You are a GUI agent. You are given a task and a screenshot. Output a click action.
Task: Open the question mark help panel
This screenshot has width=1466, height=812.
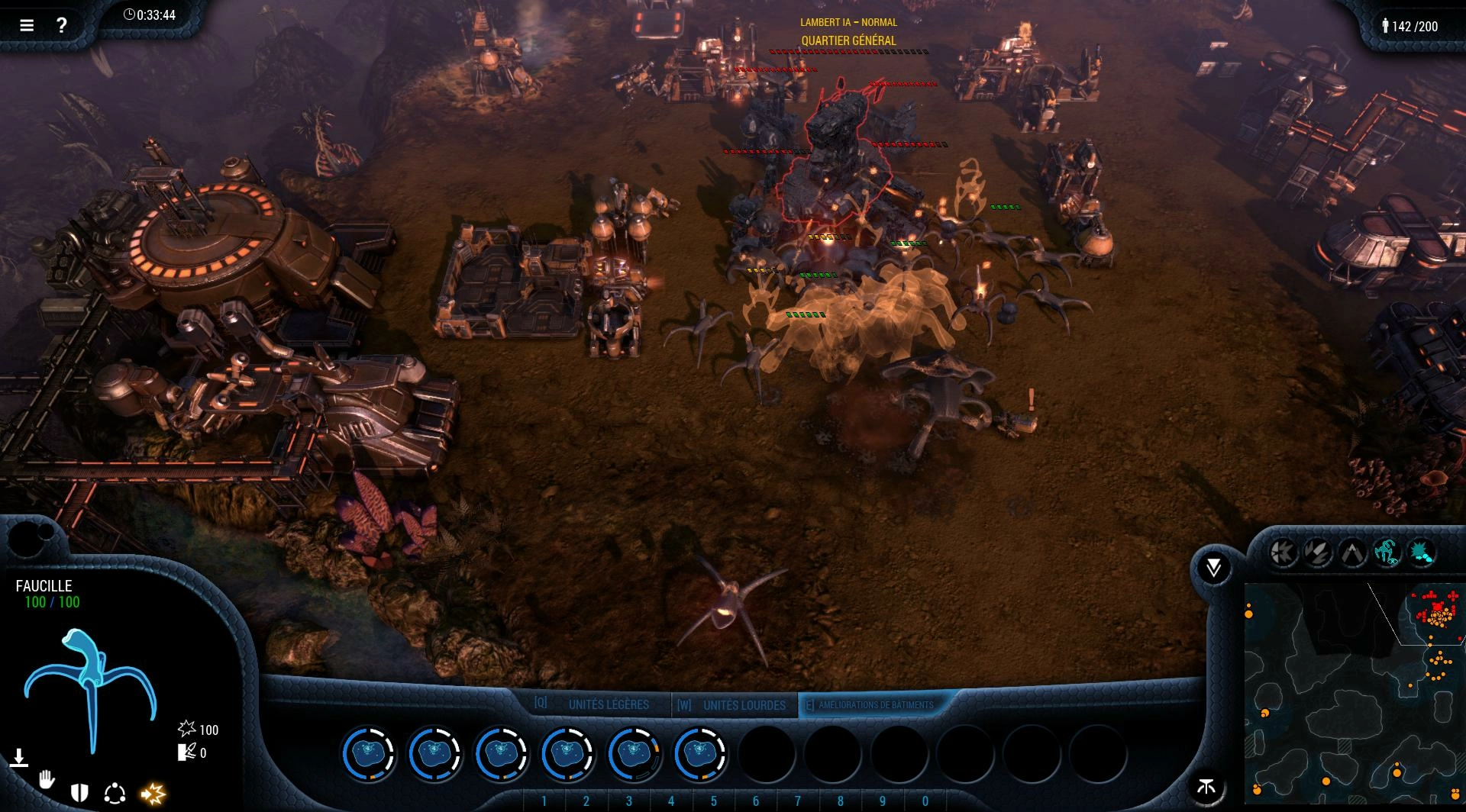(62, 25)
